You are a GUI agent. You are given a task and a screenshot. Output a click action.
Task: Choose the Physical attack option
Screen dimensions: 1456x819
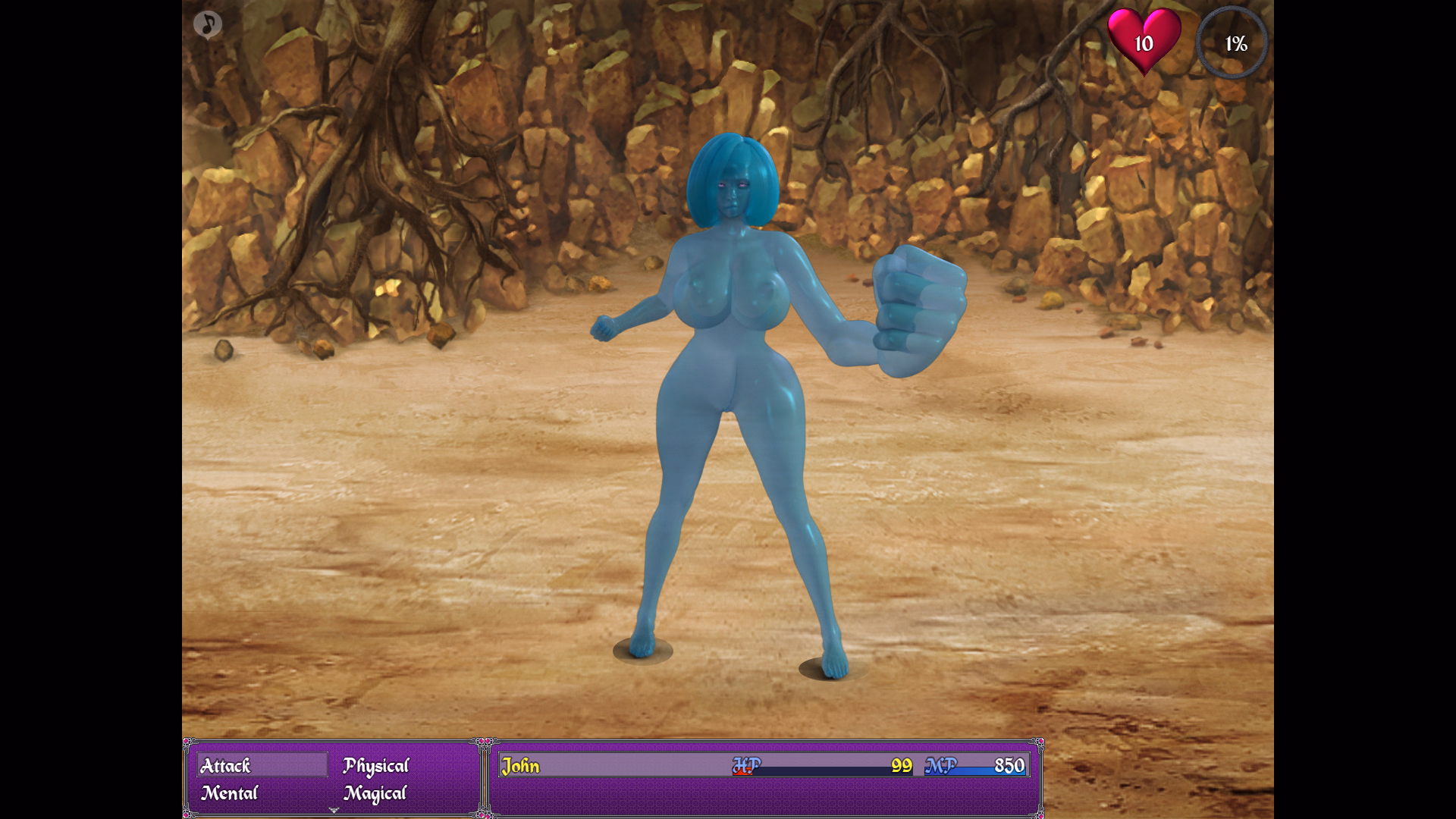[375, 766]
